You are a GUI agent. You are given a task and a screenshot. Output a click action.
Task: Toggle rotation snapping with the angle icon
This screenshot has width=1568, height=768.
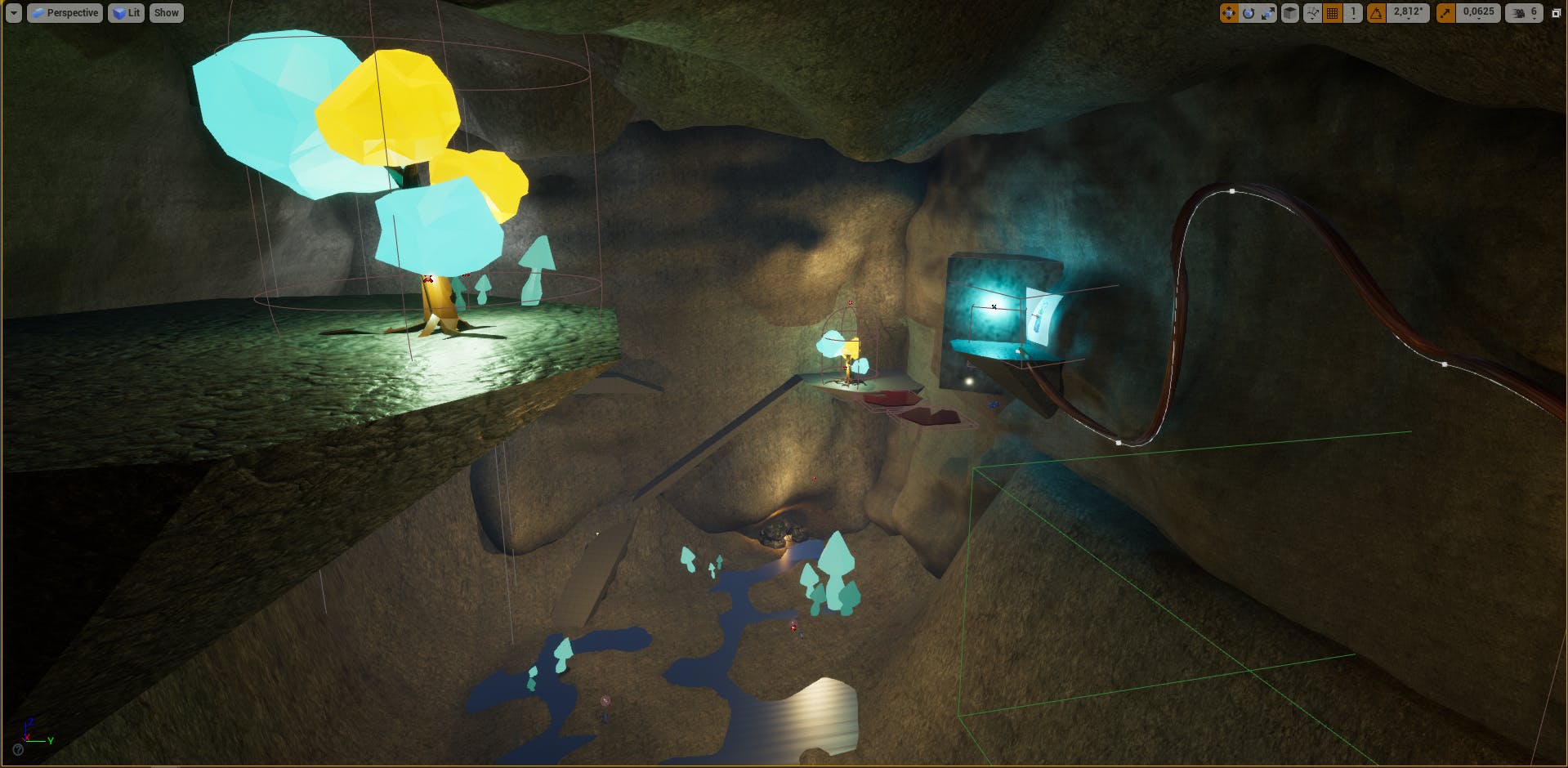click(x=1377, y=13)
